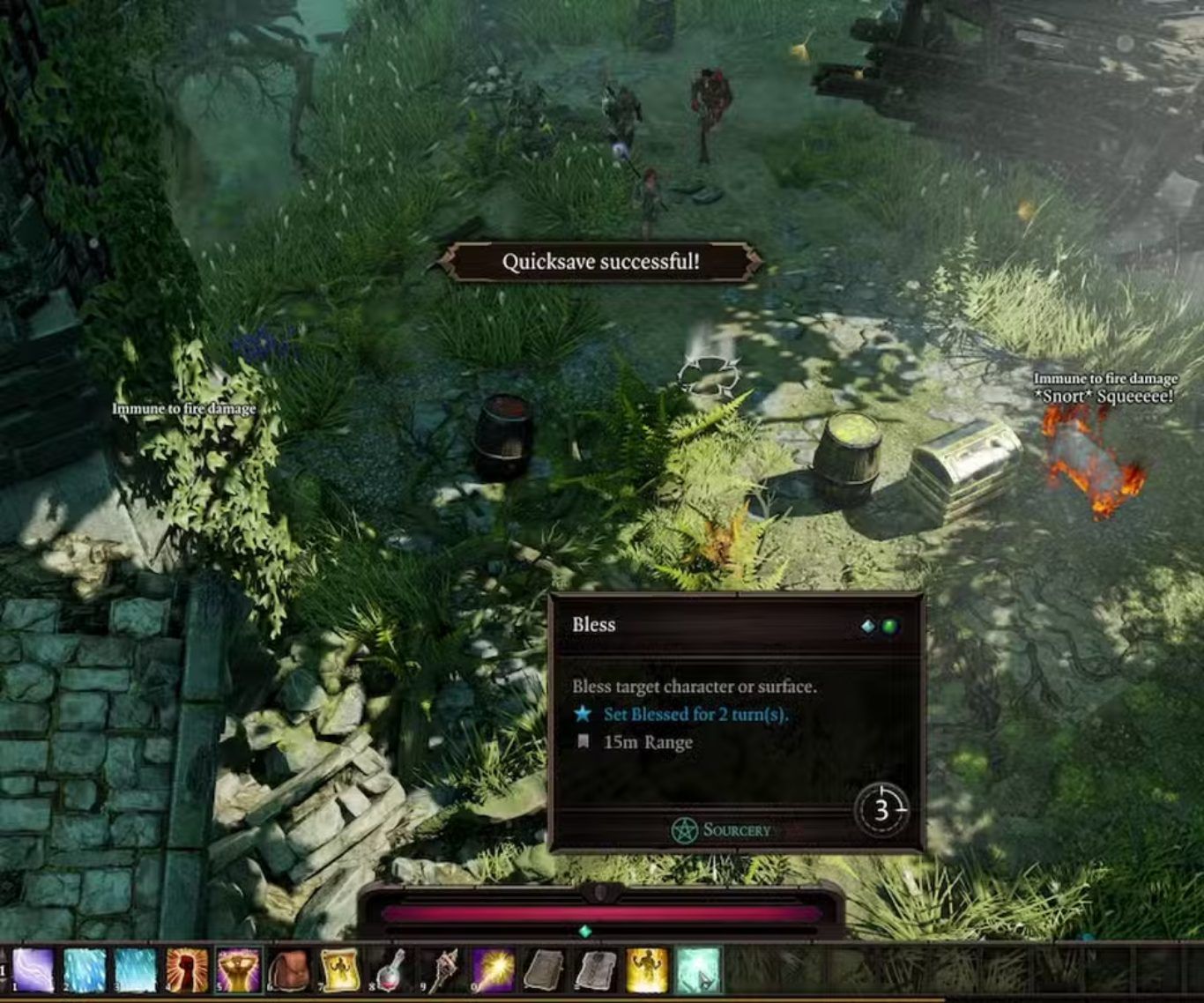Use the red silhouette skill with orange glow
This screenshot has height=1003, width=1204.
187,970
